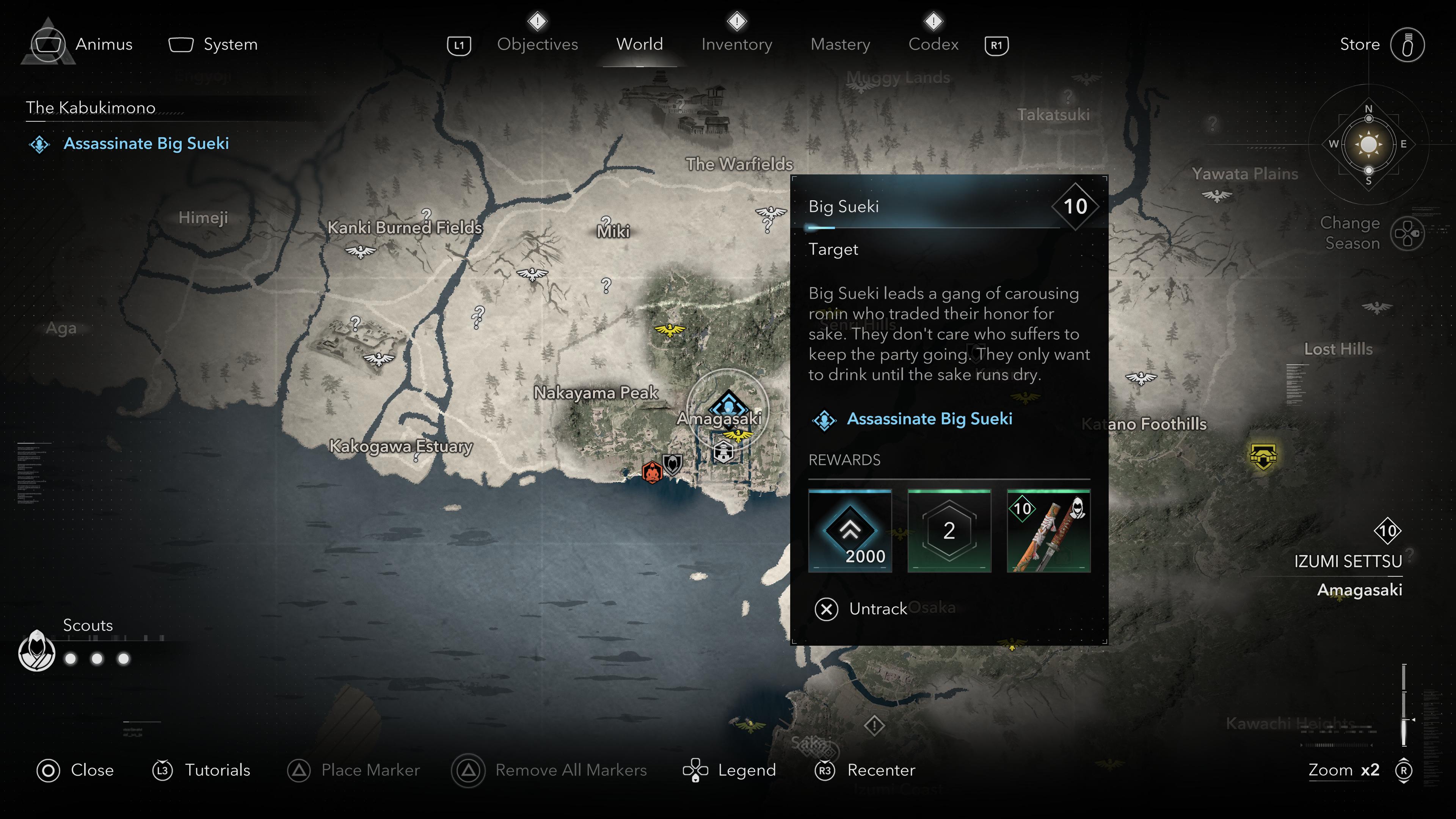Viewport: 1456px width, 819px height.
Task: Select the yellow marker near Katano Foothills
Action: tap(1263, 455)
